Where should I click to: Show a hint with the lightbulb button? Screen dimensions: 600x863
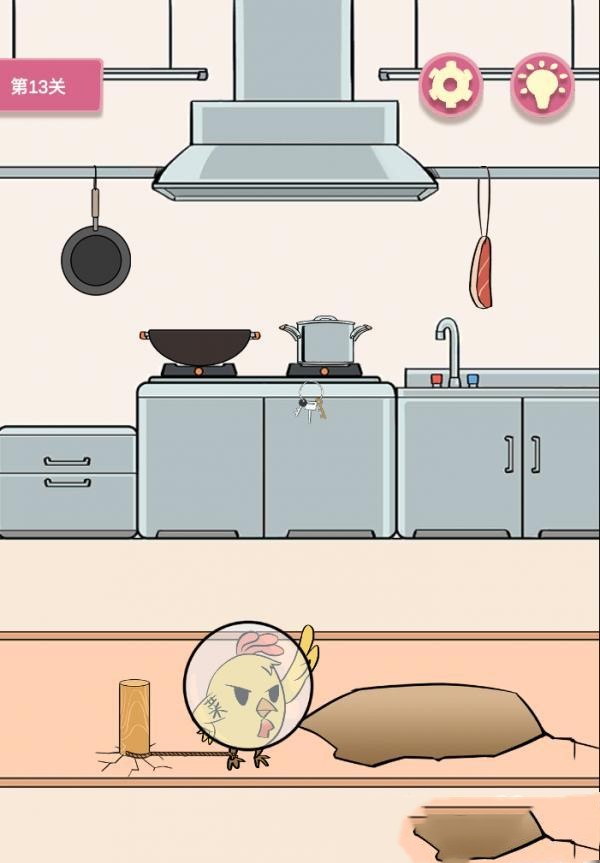click(542, 85)
